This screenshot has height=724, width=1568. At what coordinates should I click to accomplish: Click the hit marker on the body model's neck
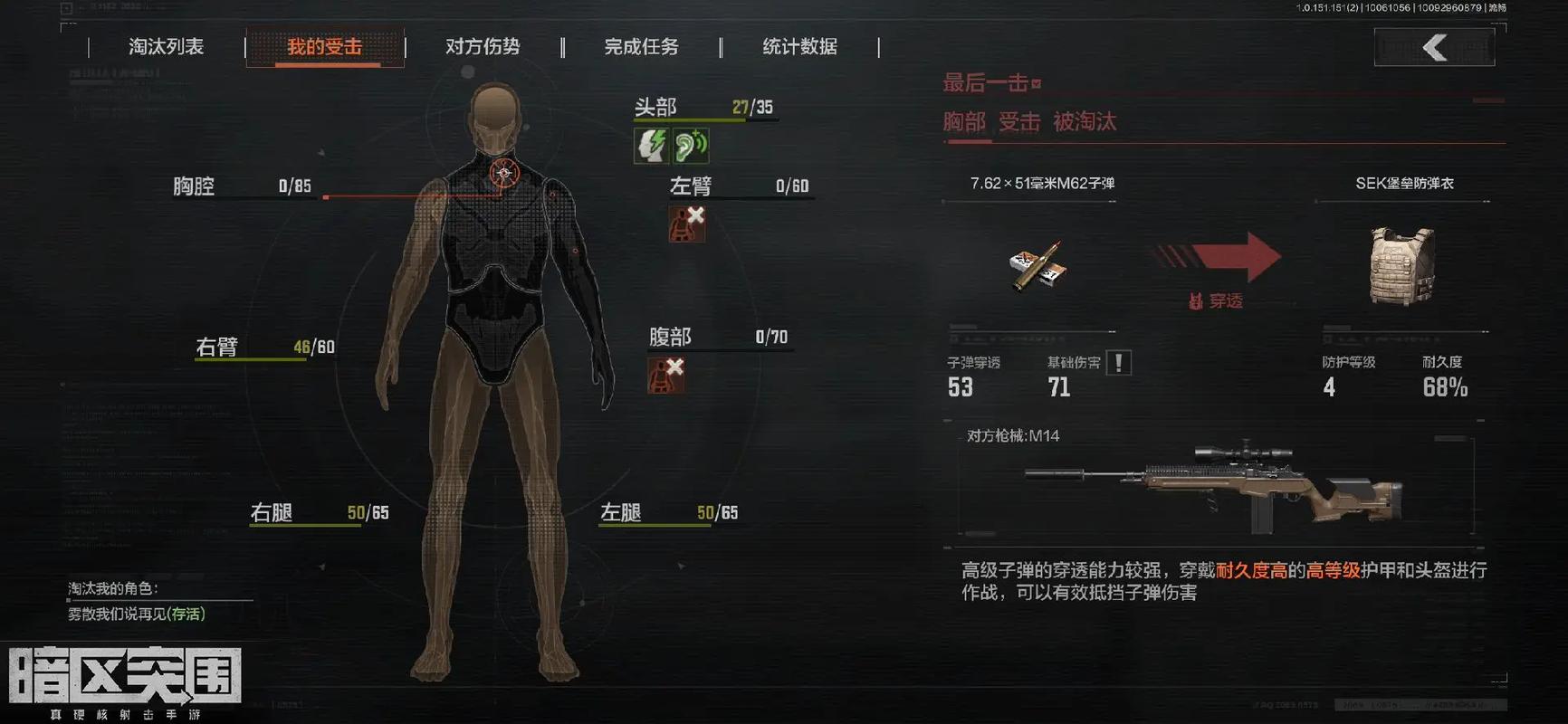503,174
